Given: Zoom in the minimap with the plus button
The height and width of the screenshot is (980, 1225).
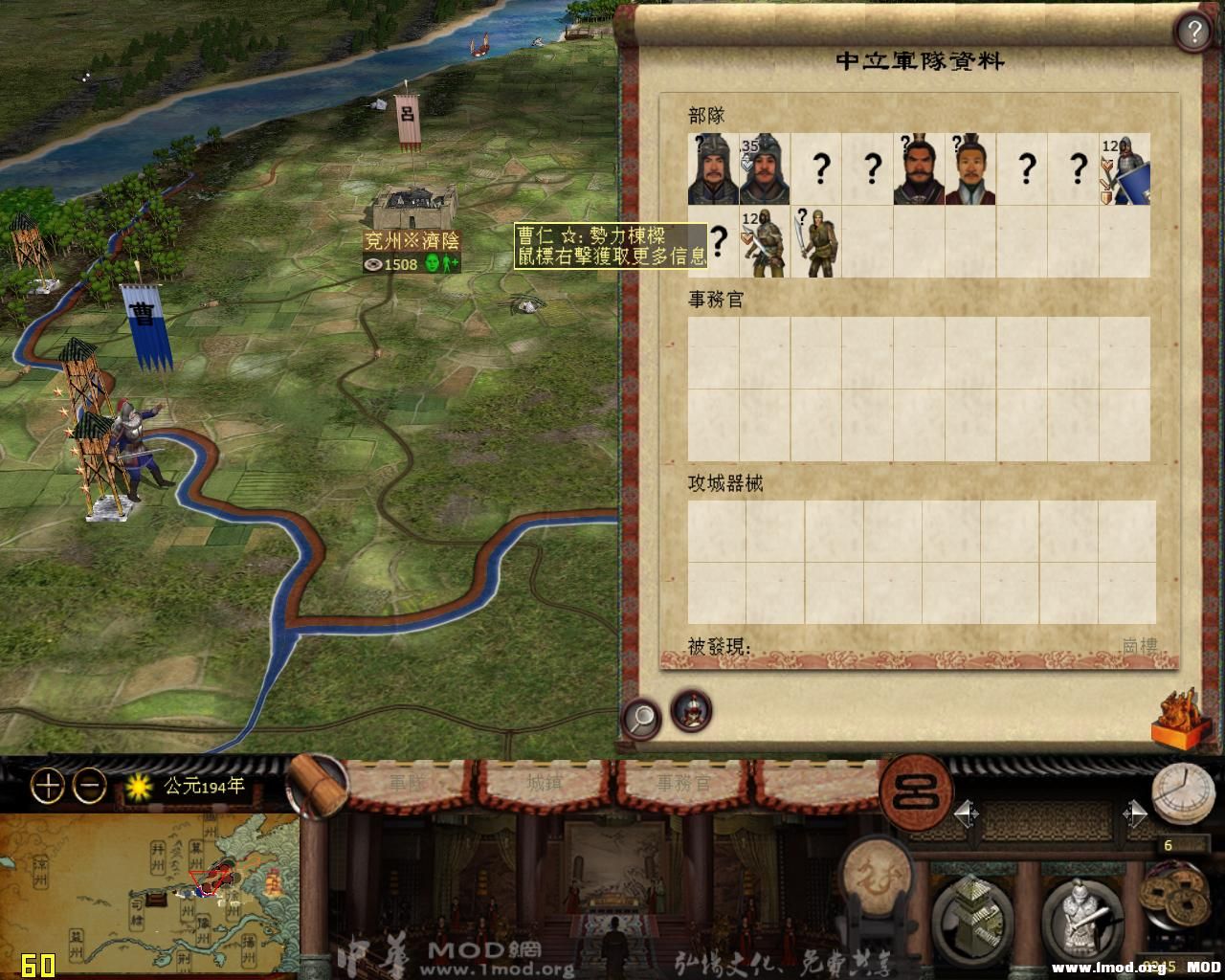Looking at the screenshot, I should (x=48, y=787).
